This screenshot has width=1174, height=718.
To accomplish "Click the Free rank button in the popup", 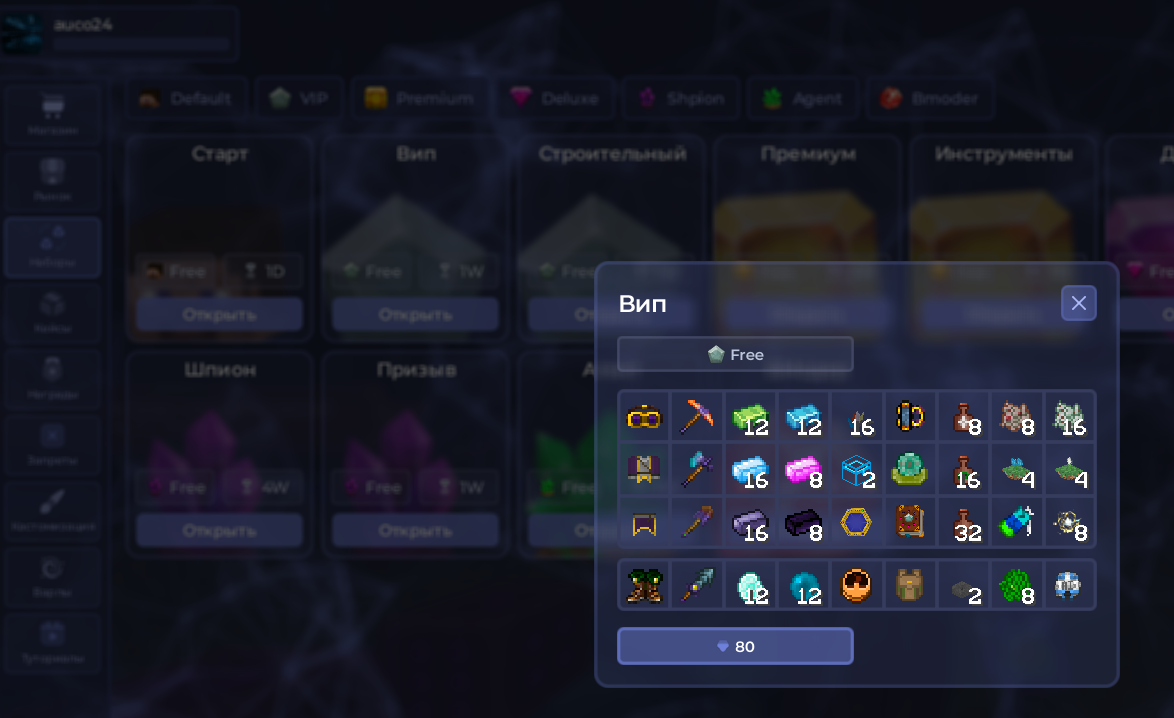I will pos(735,354).
